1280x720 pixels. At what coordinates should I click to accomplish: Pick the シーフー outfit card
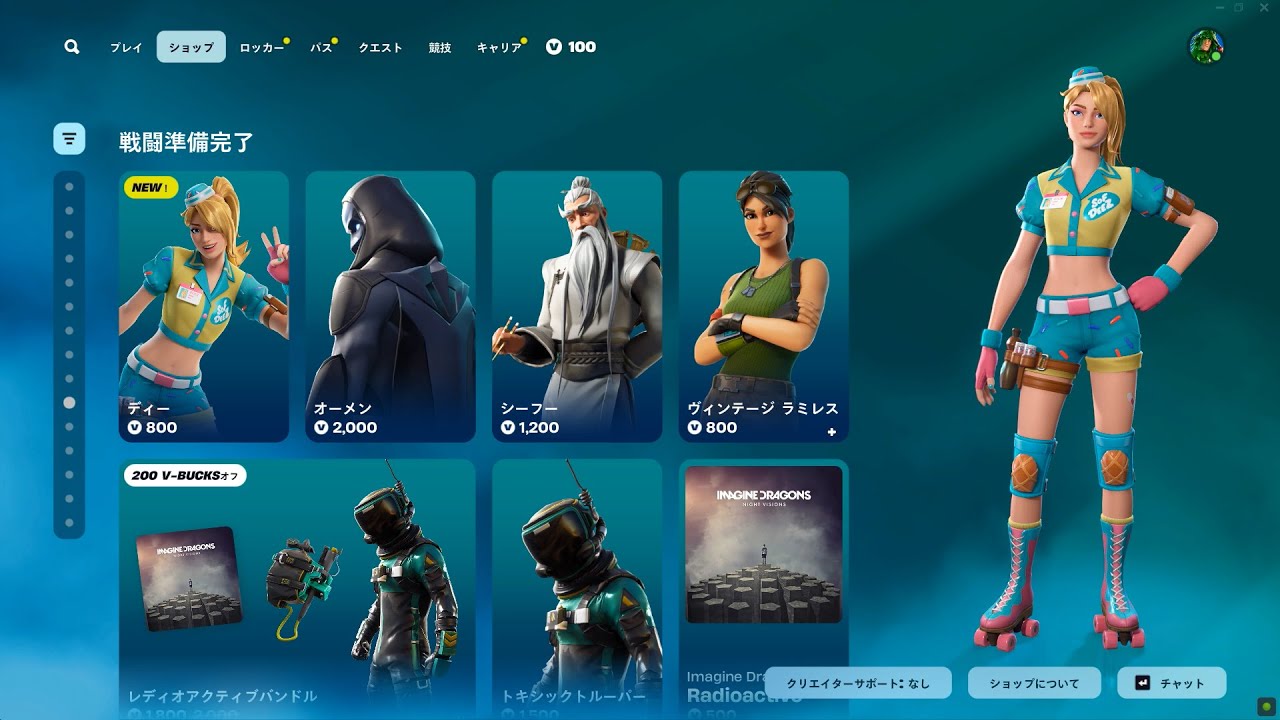click(x=577, y=306)
